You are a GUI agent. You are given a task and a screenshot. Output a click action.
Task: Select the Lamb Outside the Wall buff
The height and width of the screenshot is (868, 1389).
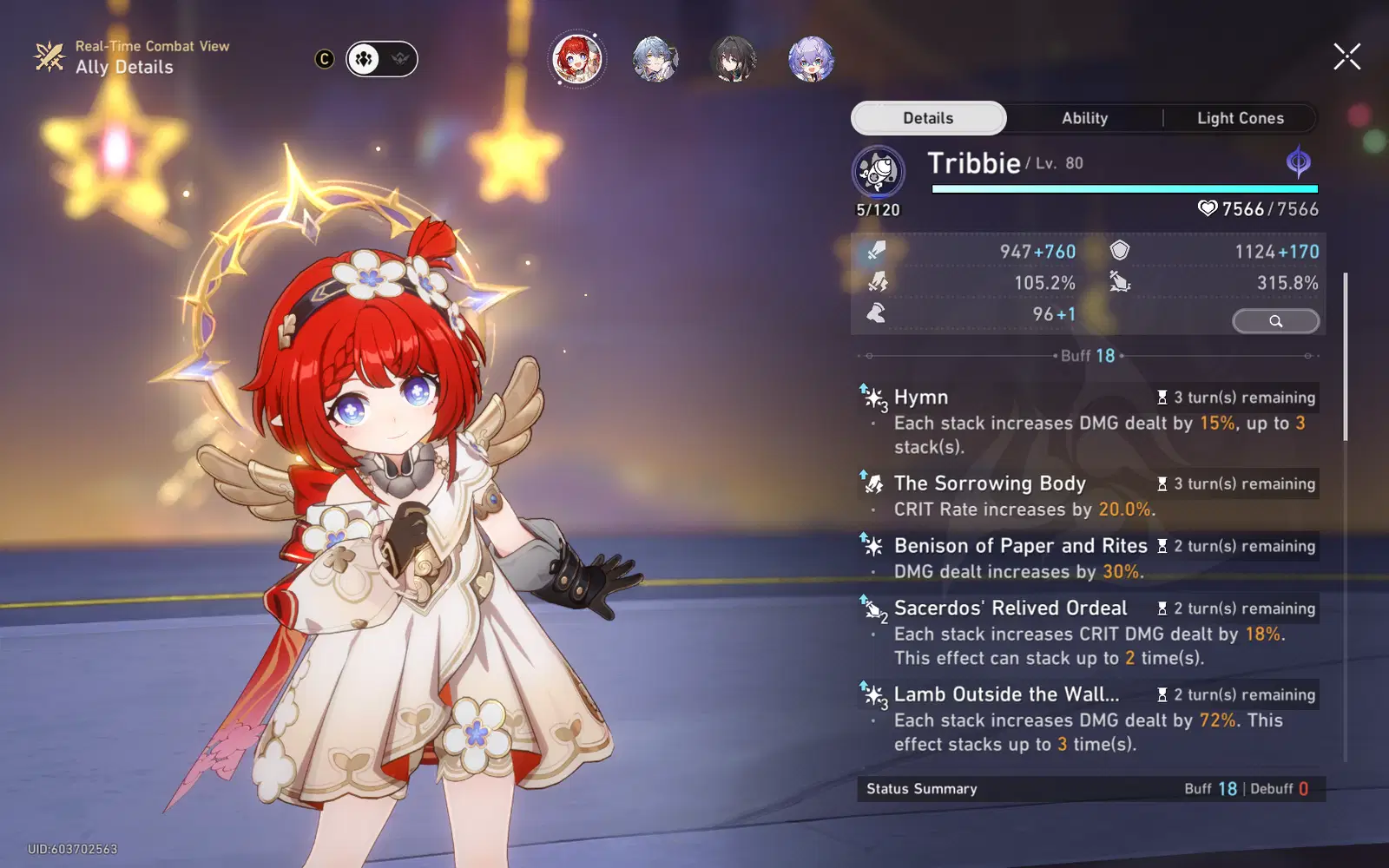[x=1089, y=719]
